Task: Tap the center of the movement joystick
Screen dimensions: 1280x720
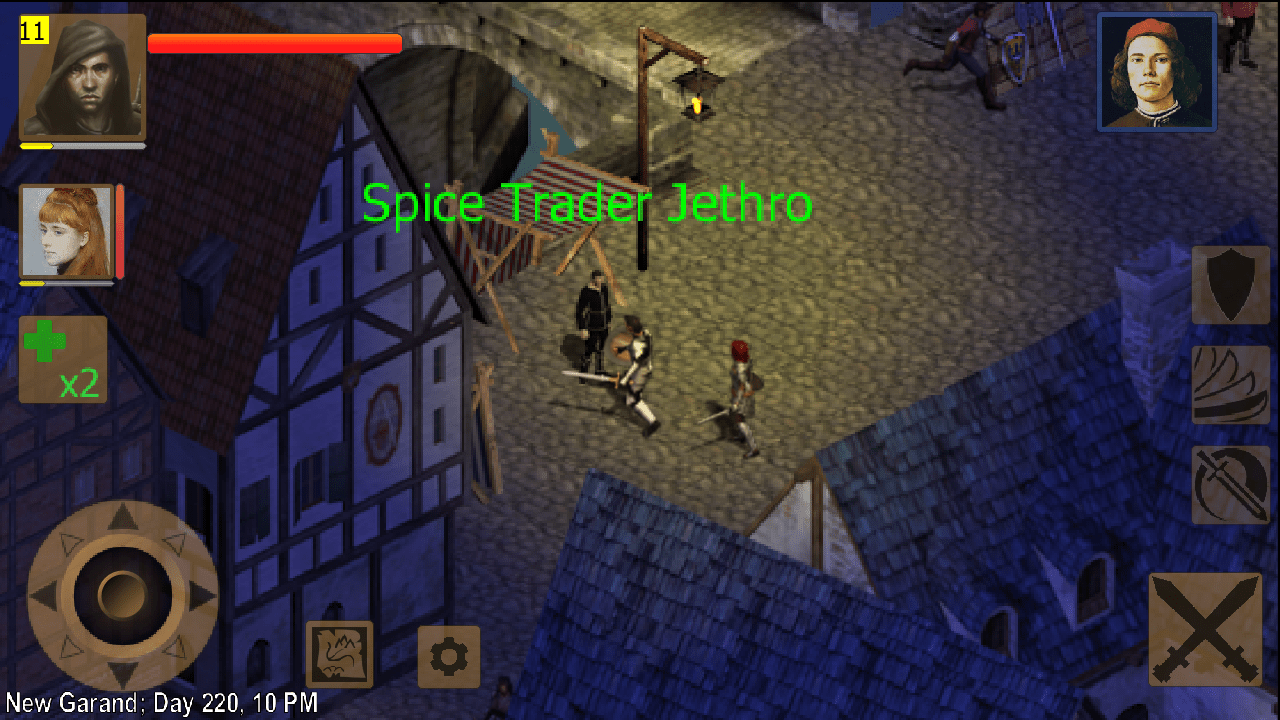Action: [122, 595]
